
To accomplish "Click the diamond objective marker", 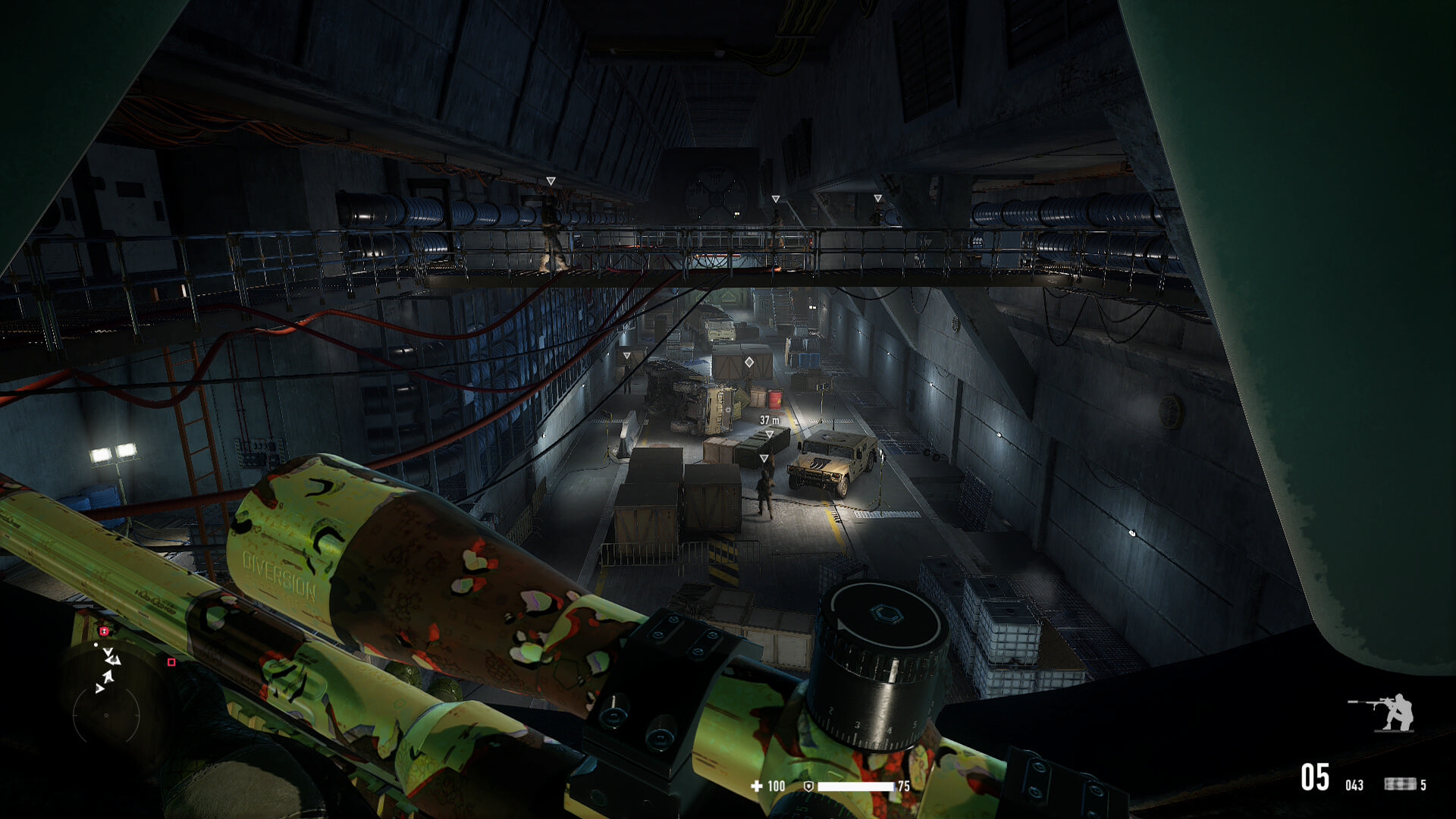I will 749,362.
